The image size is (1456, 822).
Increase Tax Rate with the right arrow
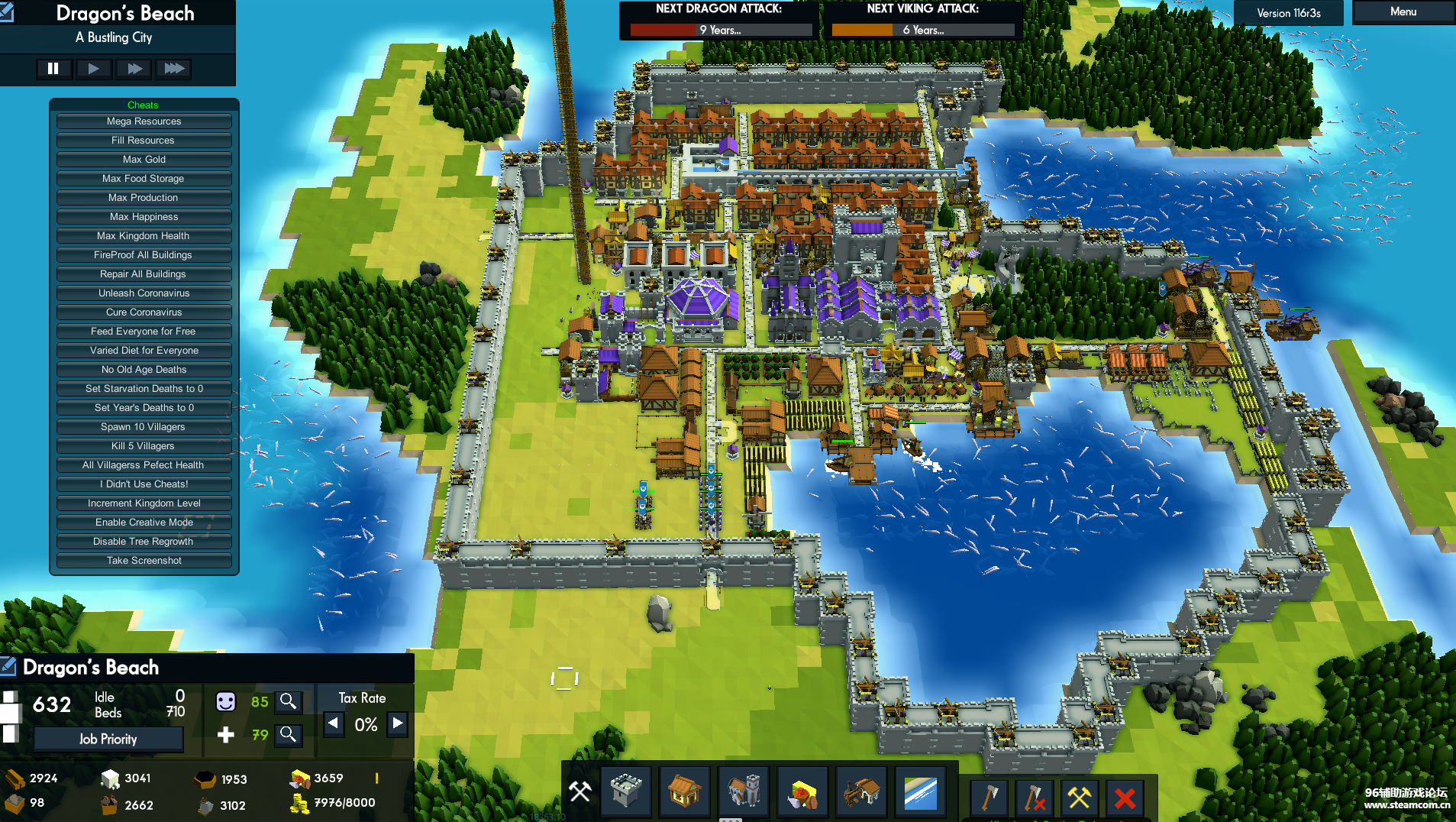(397, 724)
